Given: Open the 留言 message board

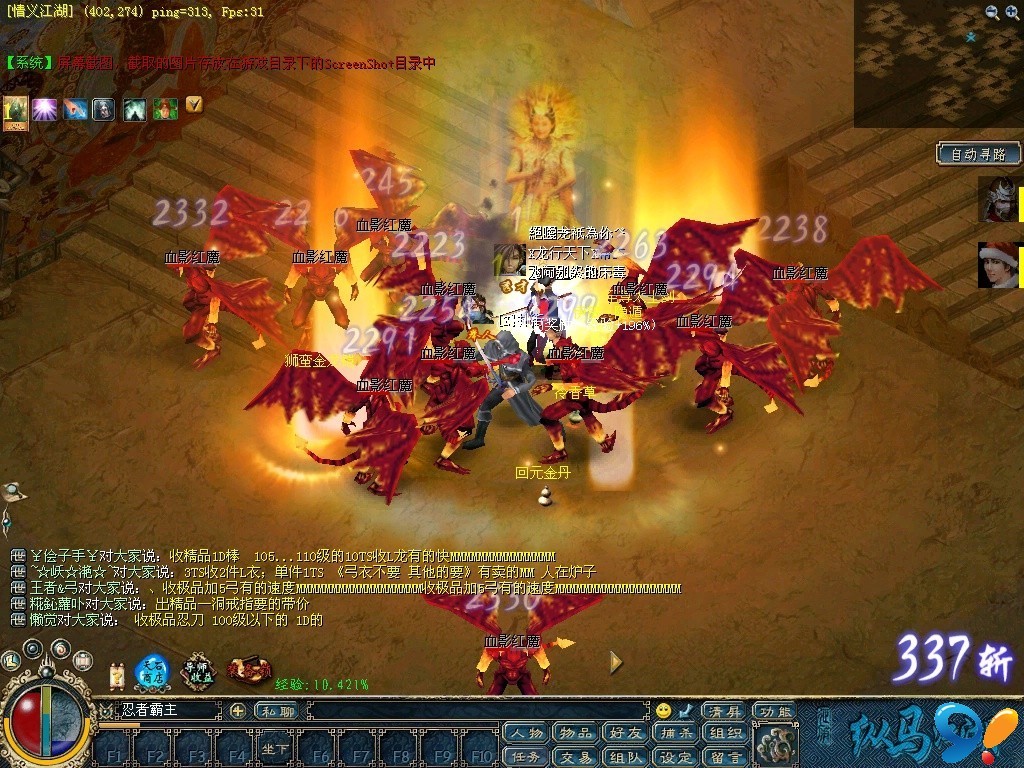Looking at the screenshot, I should coord(725,757).
